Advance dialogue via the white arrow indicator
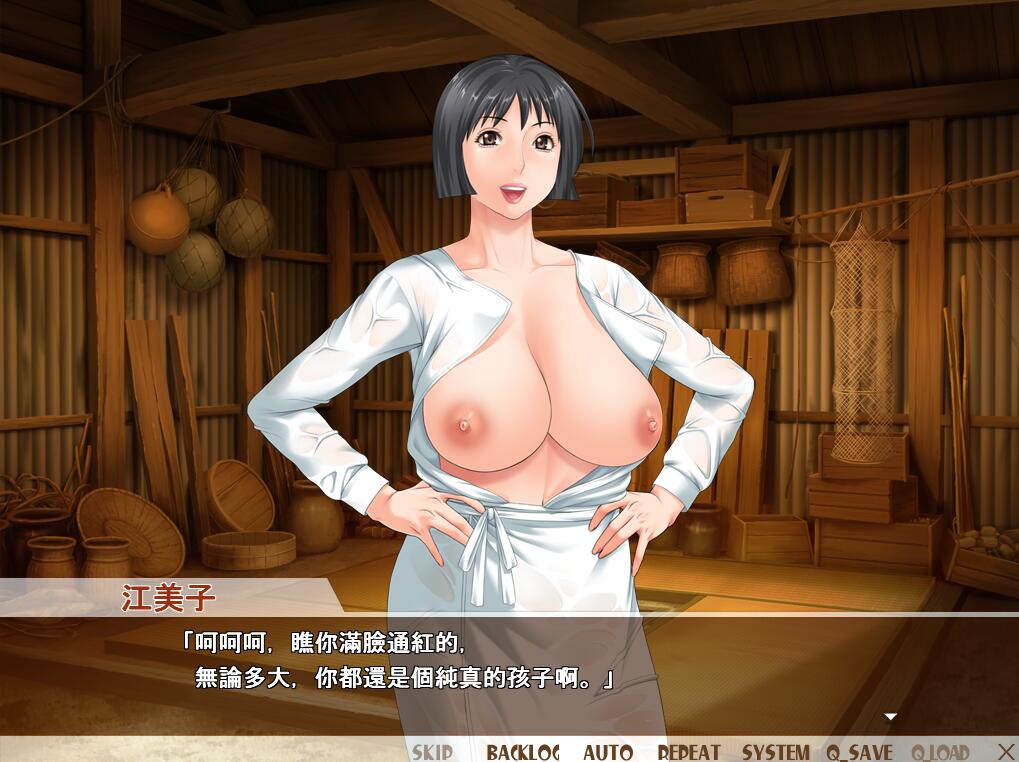 click(890, 716)
